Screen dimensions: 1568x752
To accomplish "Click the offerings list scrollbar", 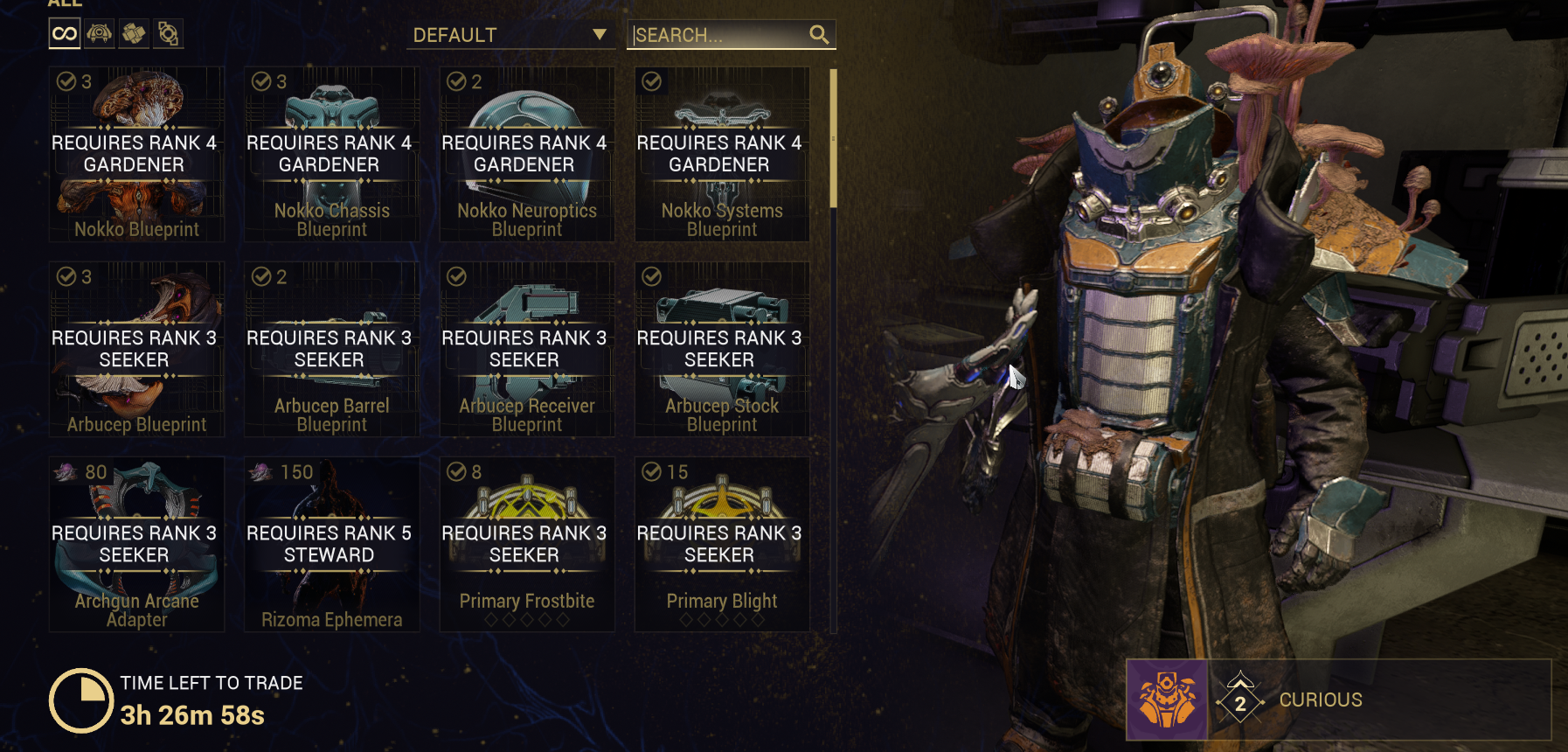I will (x=834, y=138).
